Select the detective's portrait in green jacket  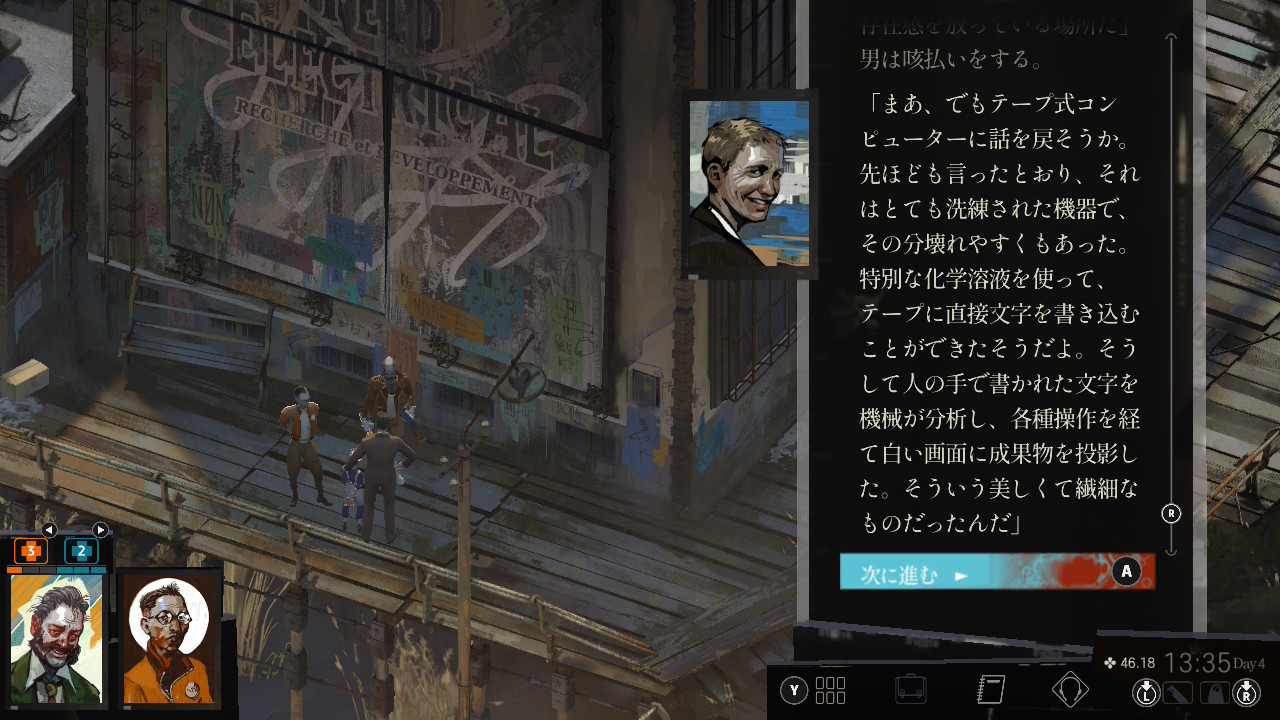click(57, 639)
